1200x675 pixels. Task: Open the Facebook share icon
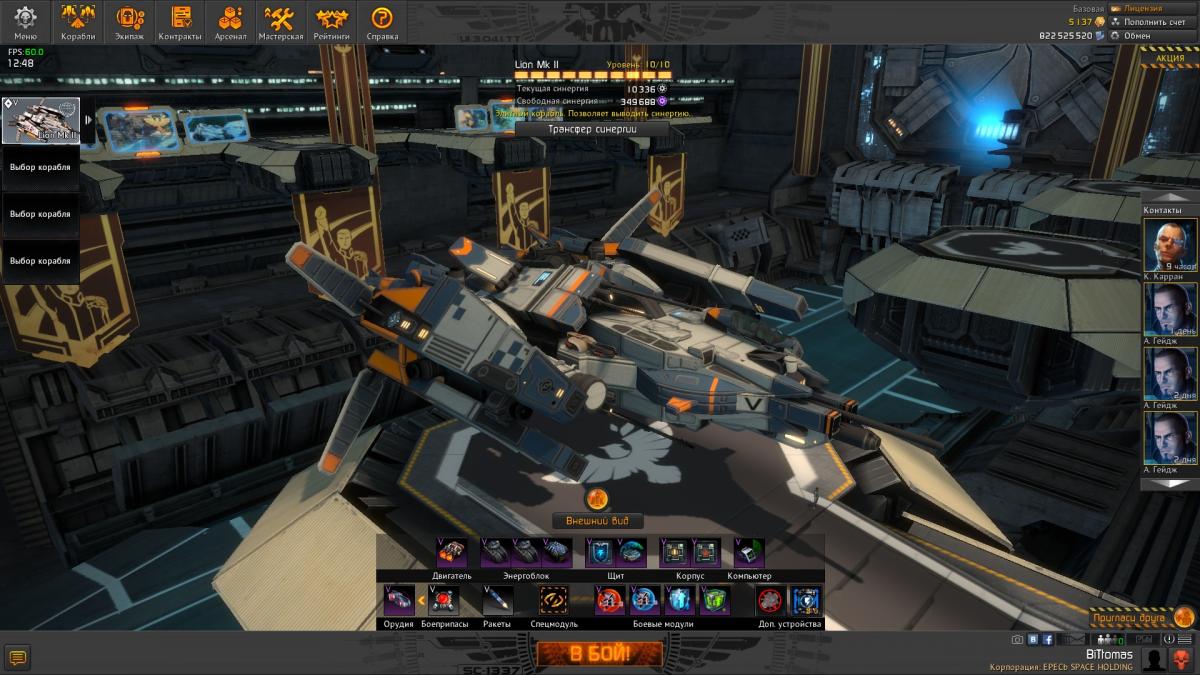(x=1048, y=639)
